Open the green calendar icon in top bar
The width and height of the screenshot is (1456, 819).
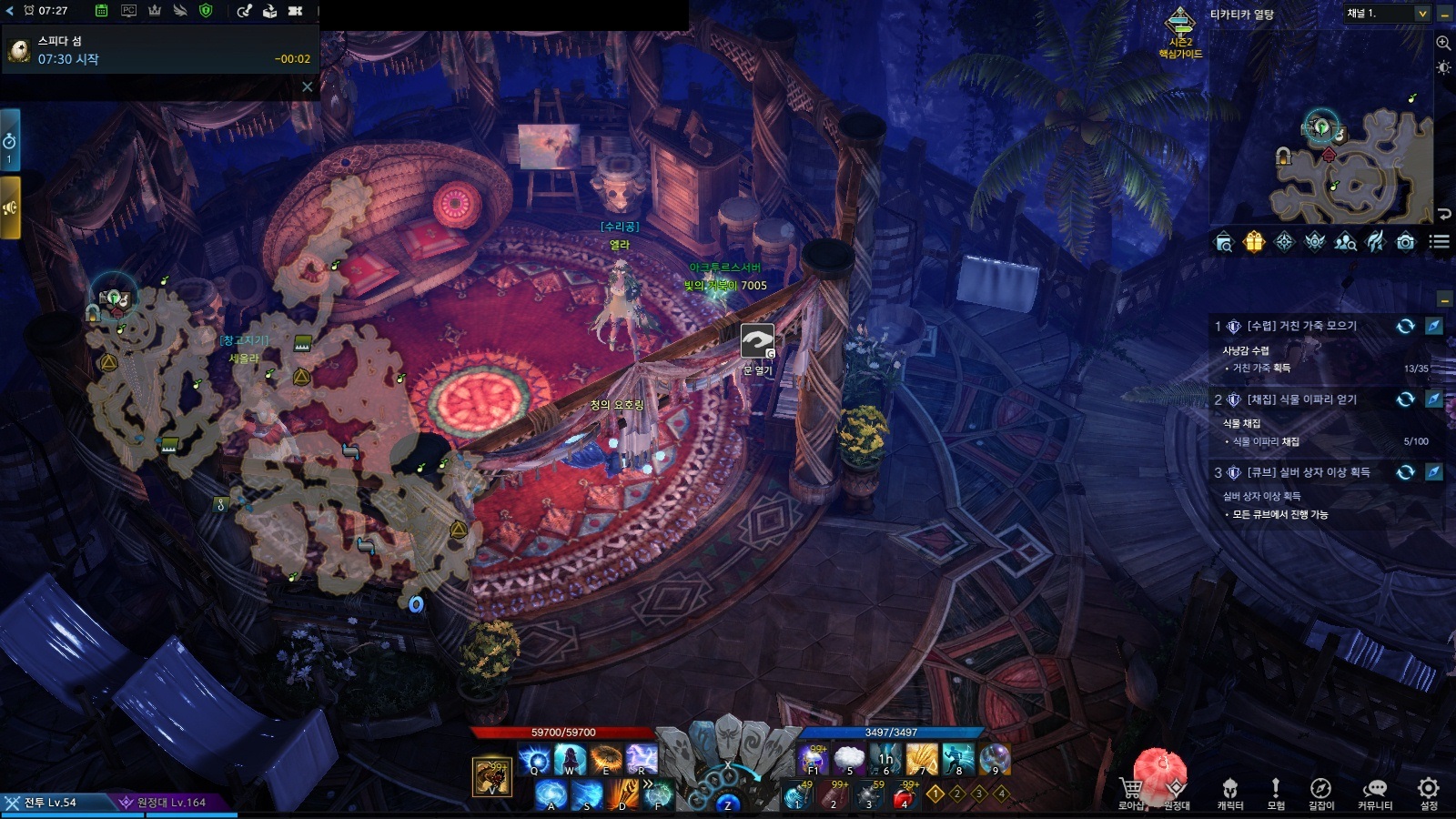tap(102, 11)
